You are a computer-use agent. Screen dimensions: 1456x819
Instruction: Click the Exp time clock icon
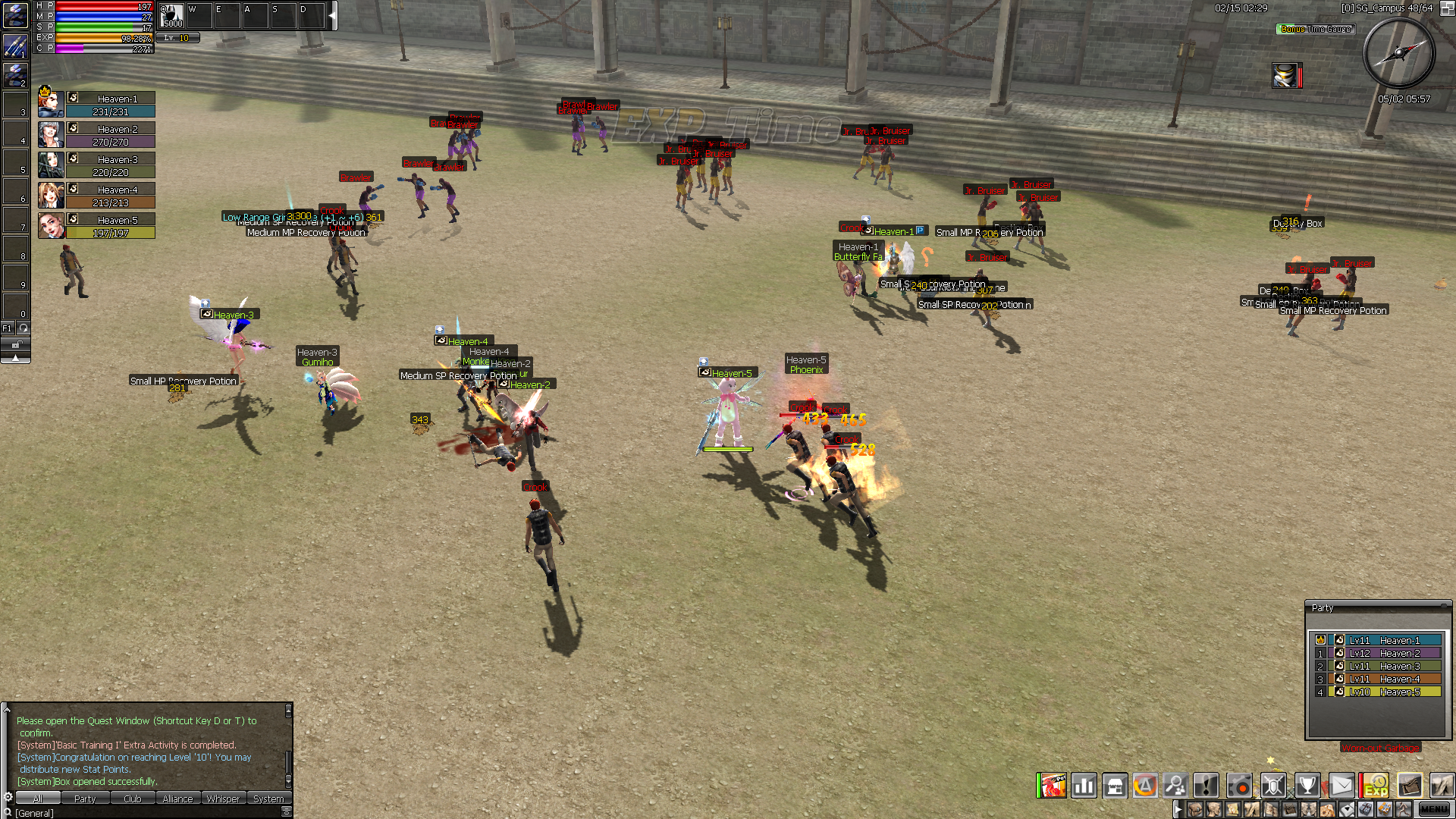pos(1376,786)
